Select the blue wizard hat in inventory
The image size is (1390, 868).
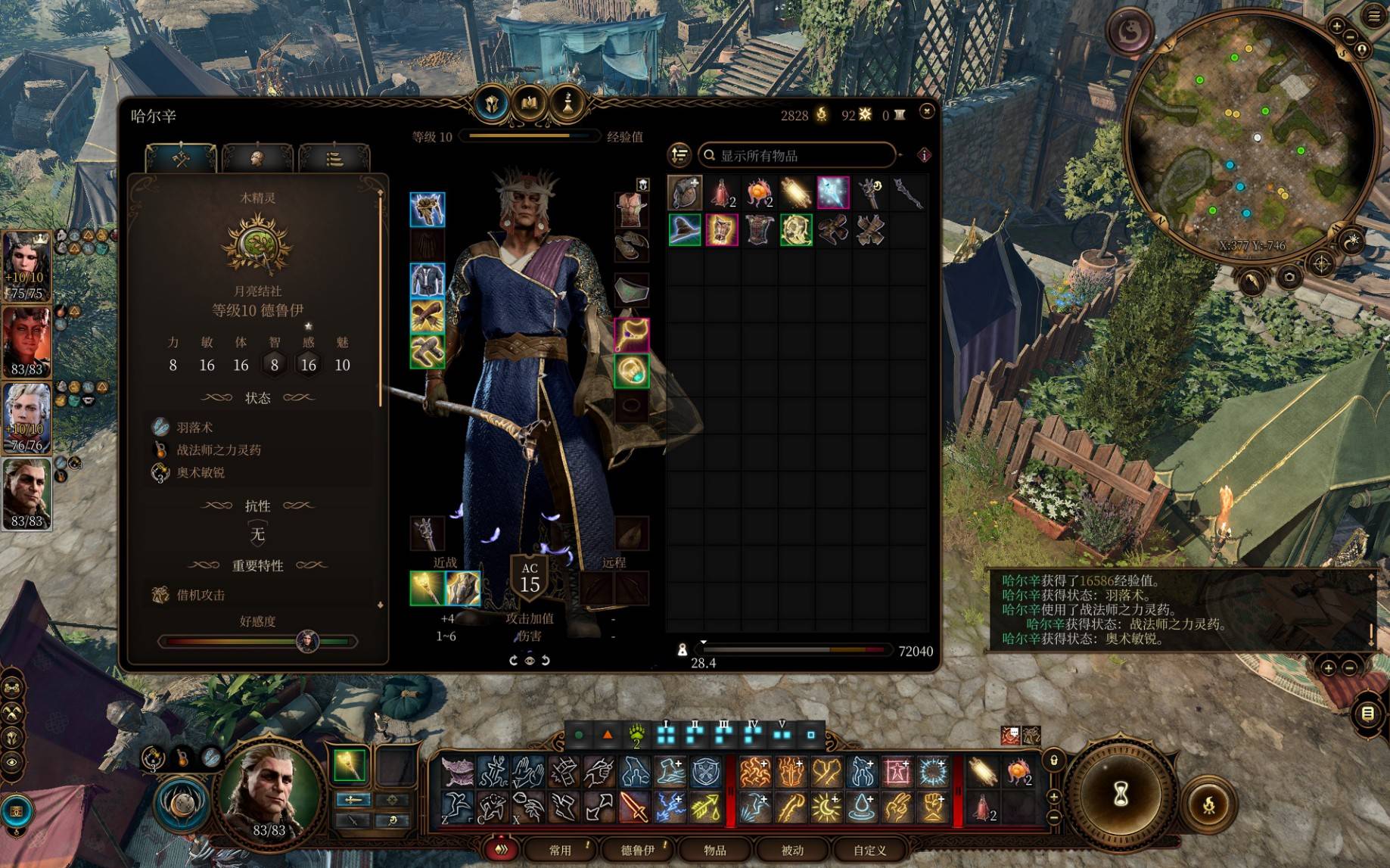685,230
